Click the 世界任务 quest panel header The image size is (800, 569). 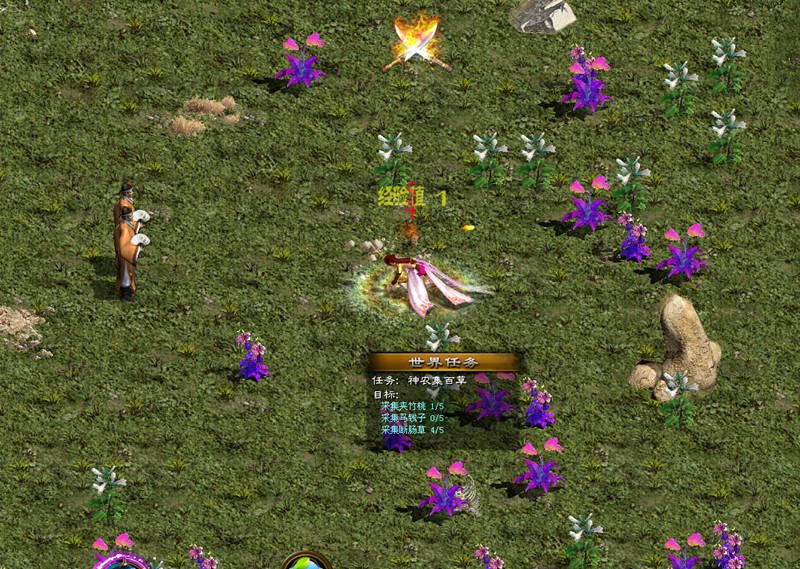click(444, 362)
